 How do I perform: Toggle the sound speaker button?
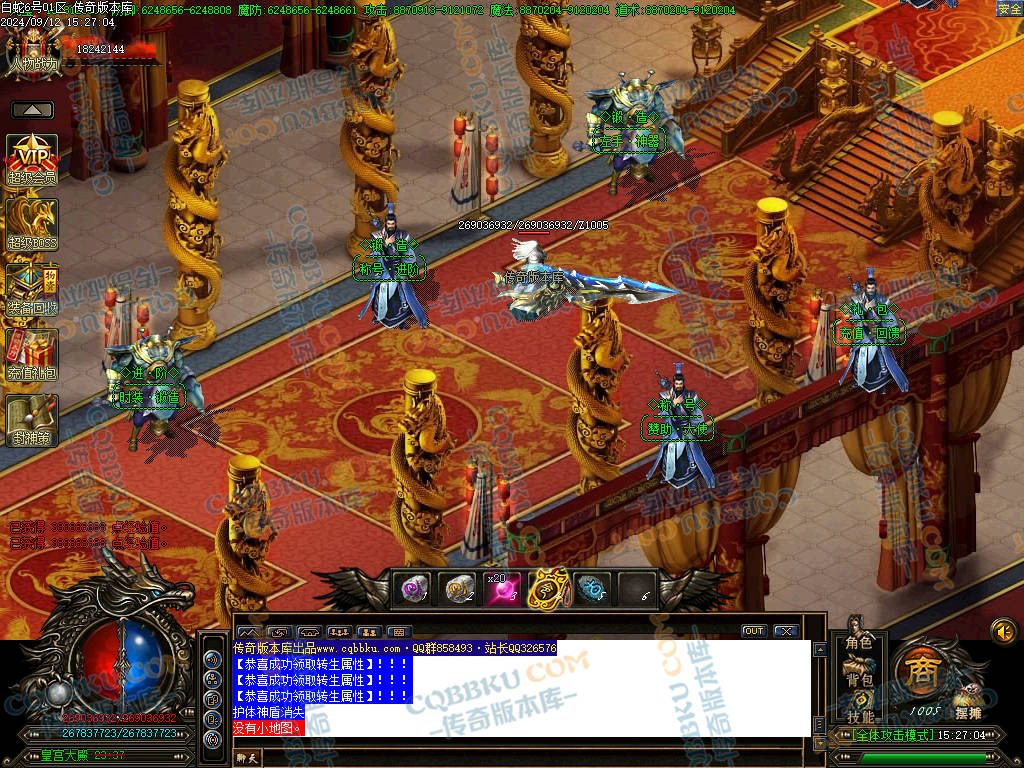[x=1003, y=632]
